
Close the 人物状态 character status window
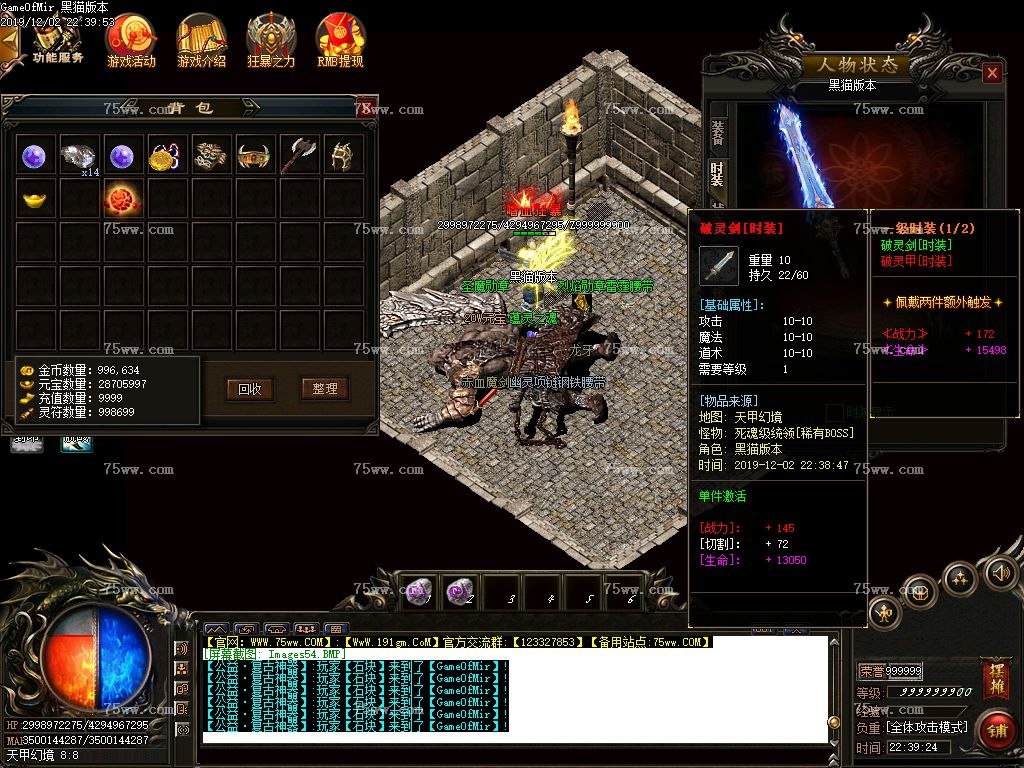pos(991,73)
